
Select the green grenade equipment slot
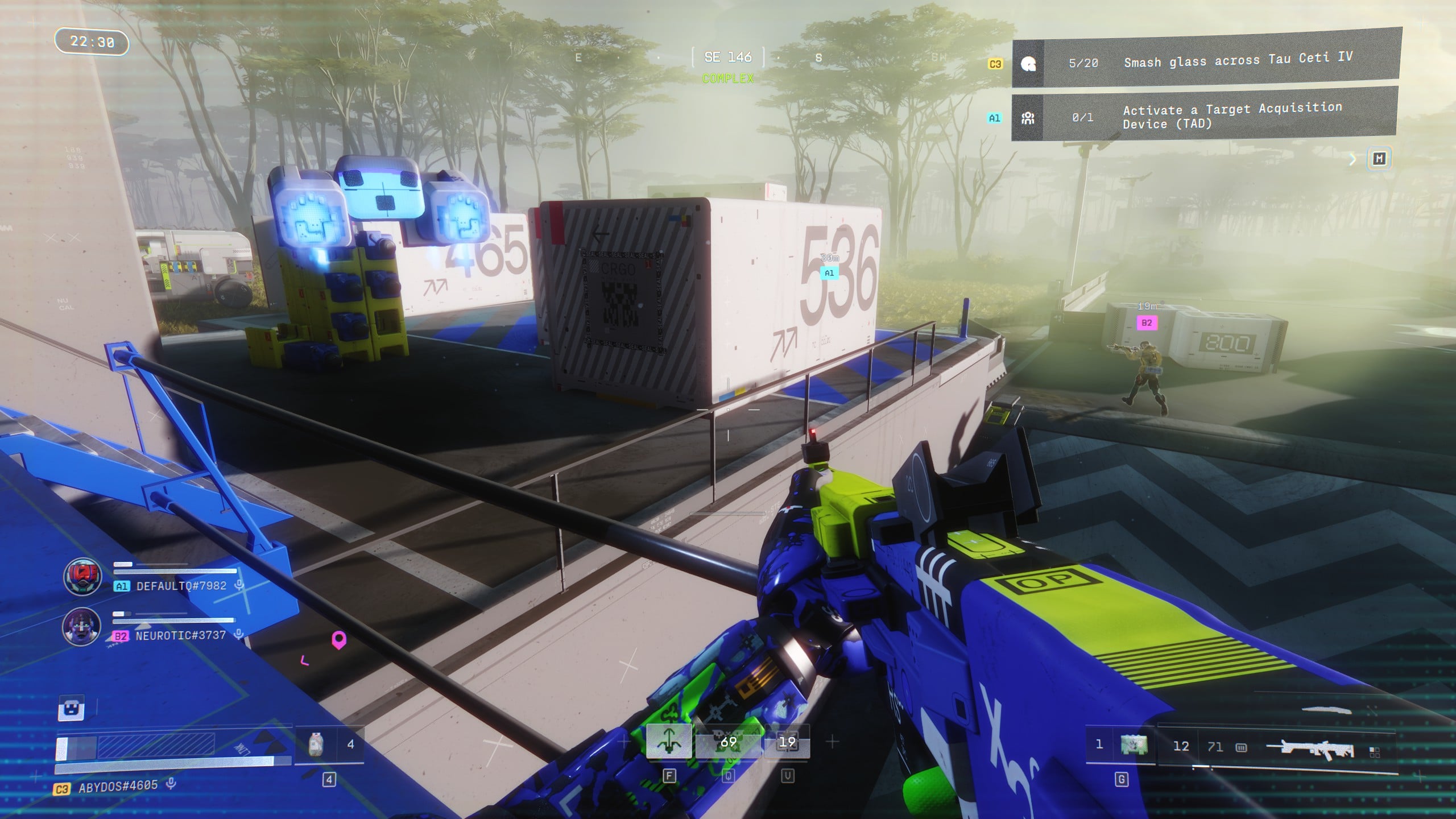click(x=1134, y=744)
